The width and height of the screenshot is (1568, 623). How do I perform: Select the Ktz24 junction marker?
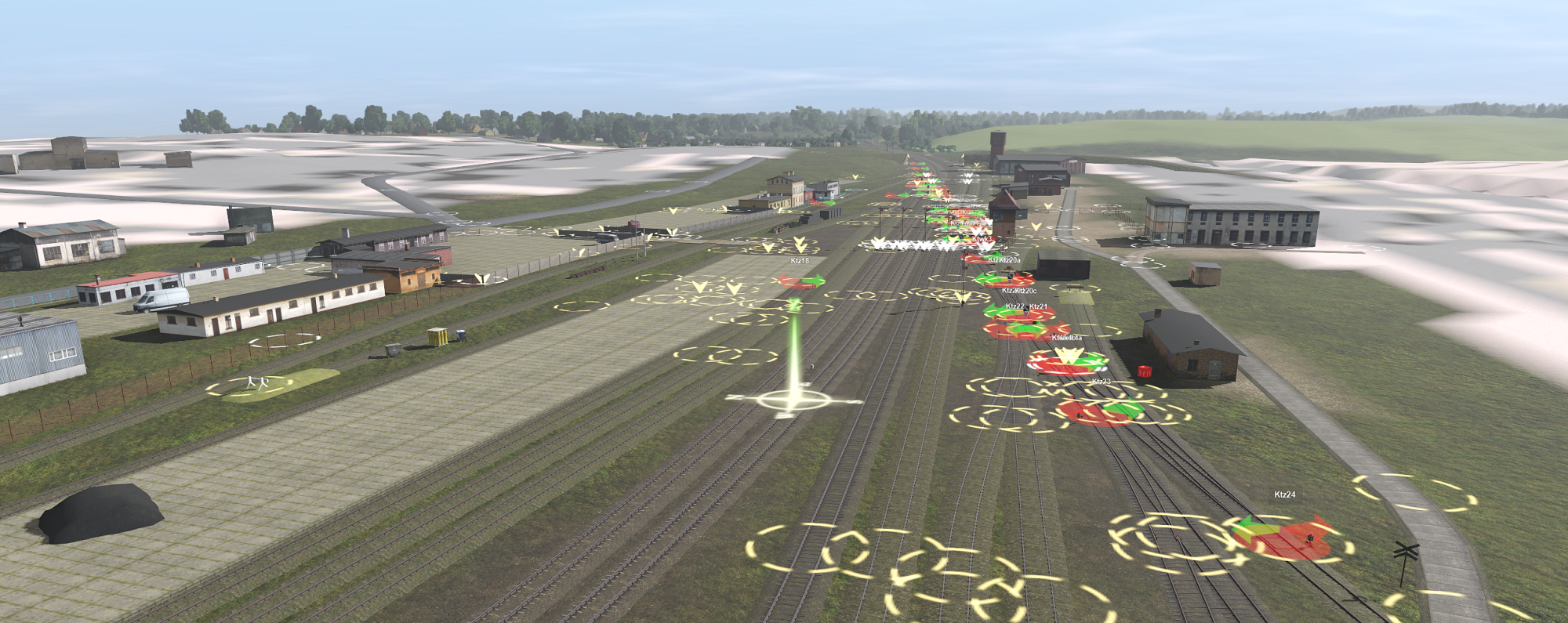(1286, 538)
